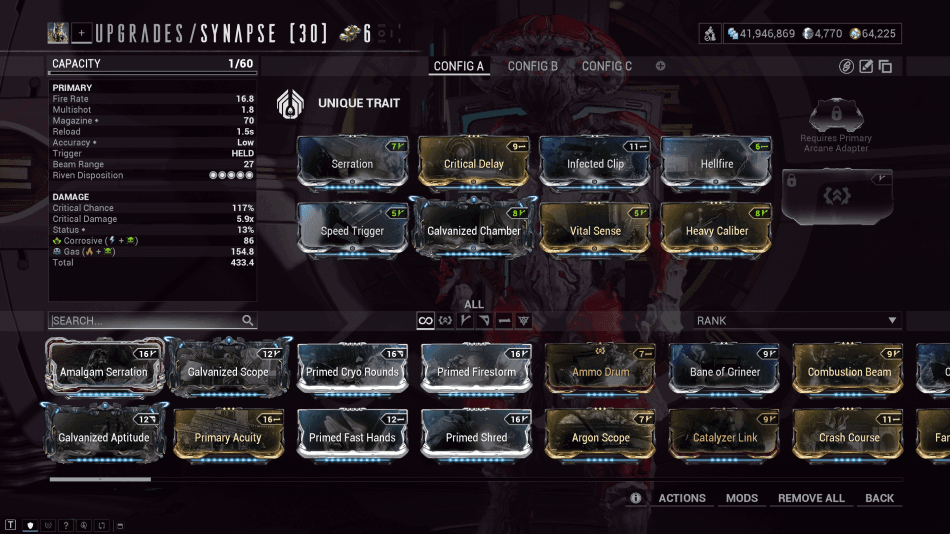This screenshot has height=534, width=950.
Task: Go back with the Back button
Action: click(x=880, y=498)
